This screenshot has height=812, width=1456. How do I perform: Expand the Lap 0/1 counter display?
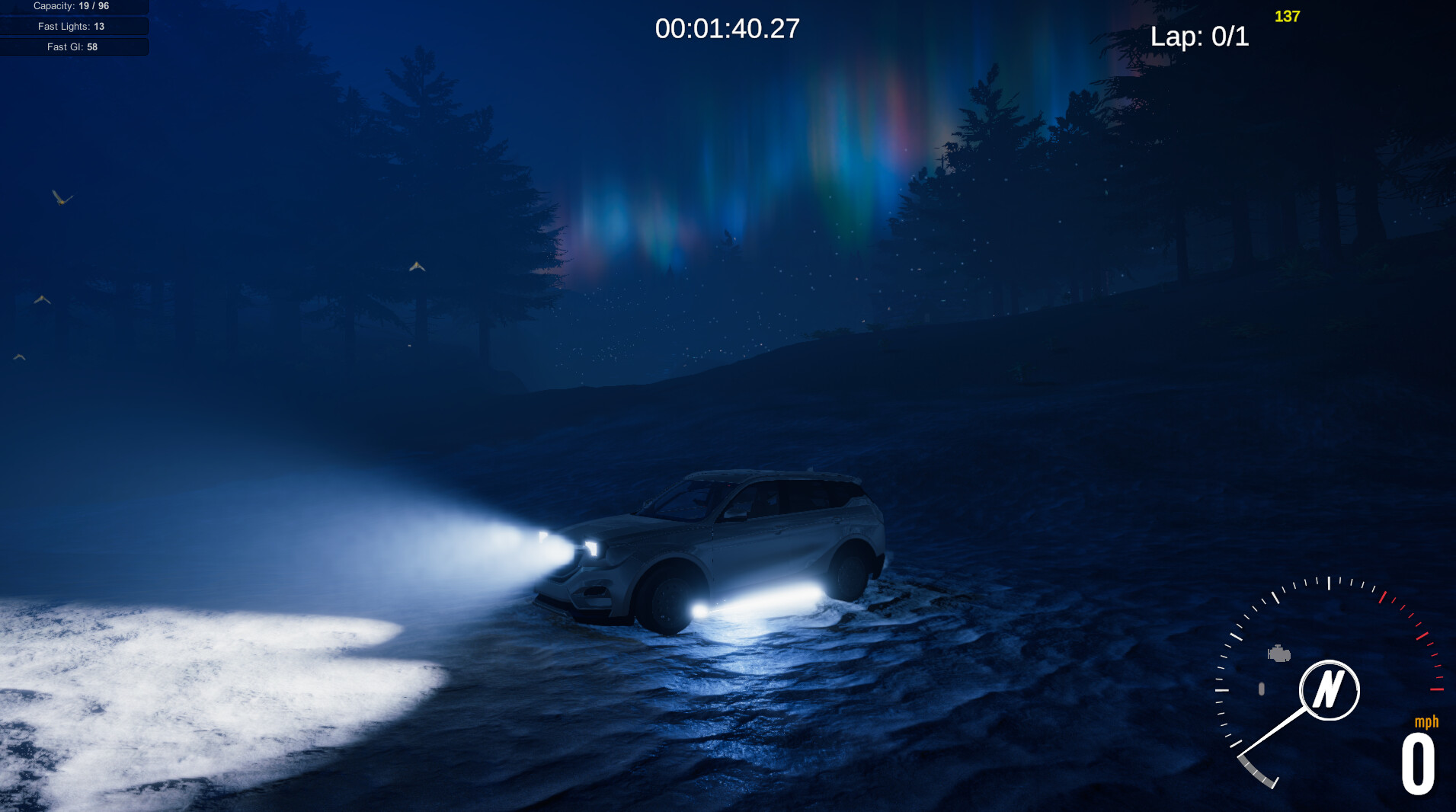tap(1202, 37)
